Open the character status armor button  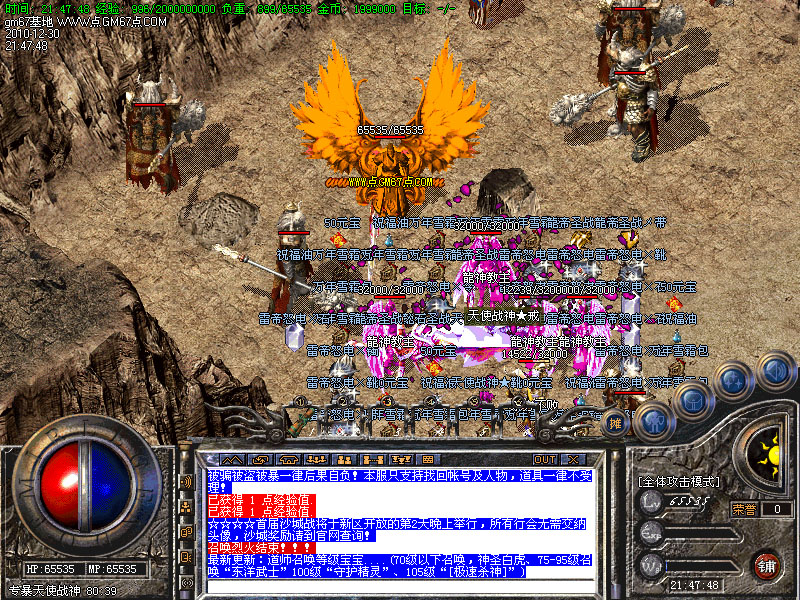pos(651,422)
